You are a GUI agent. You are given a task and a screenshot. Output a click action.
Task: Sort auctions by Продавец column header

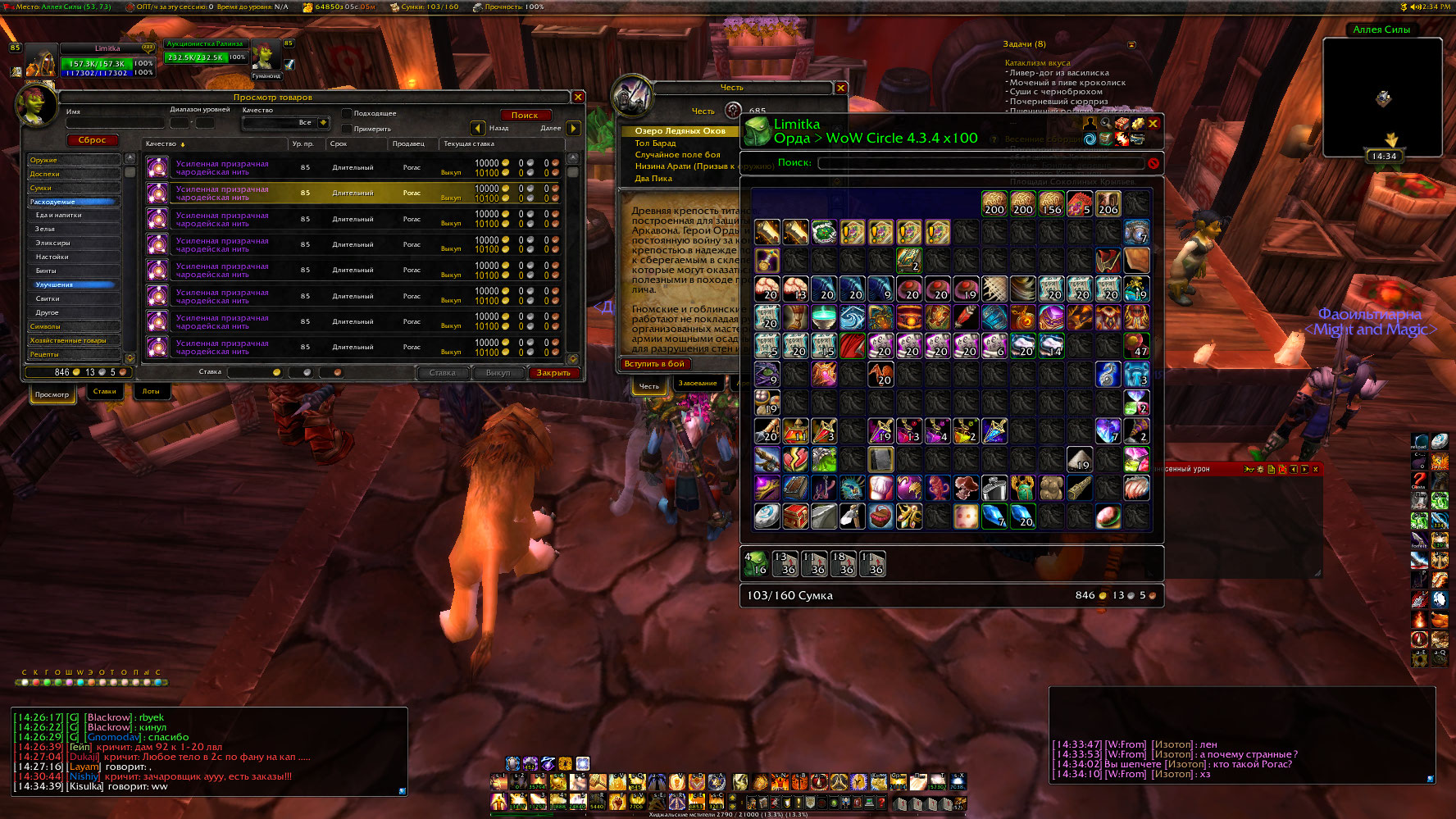[x=408, y=143]
